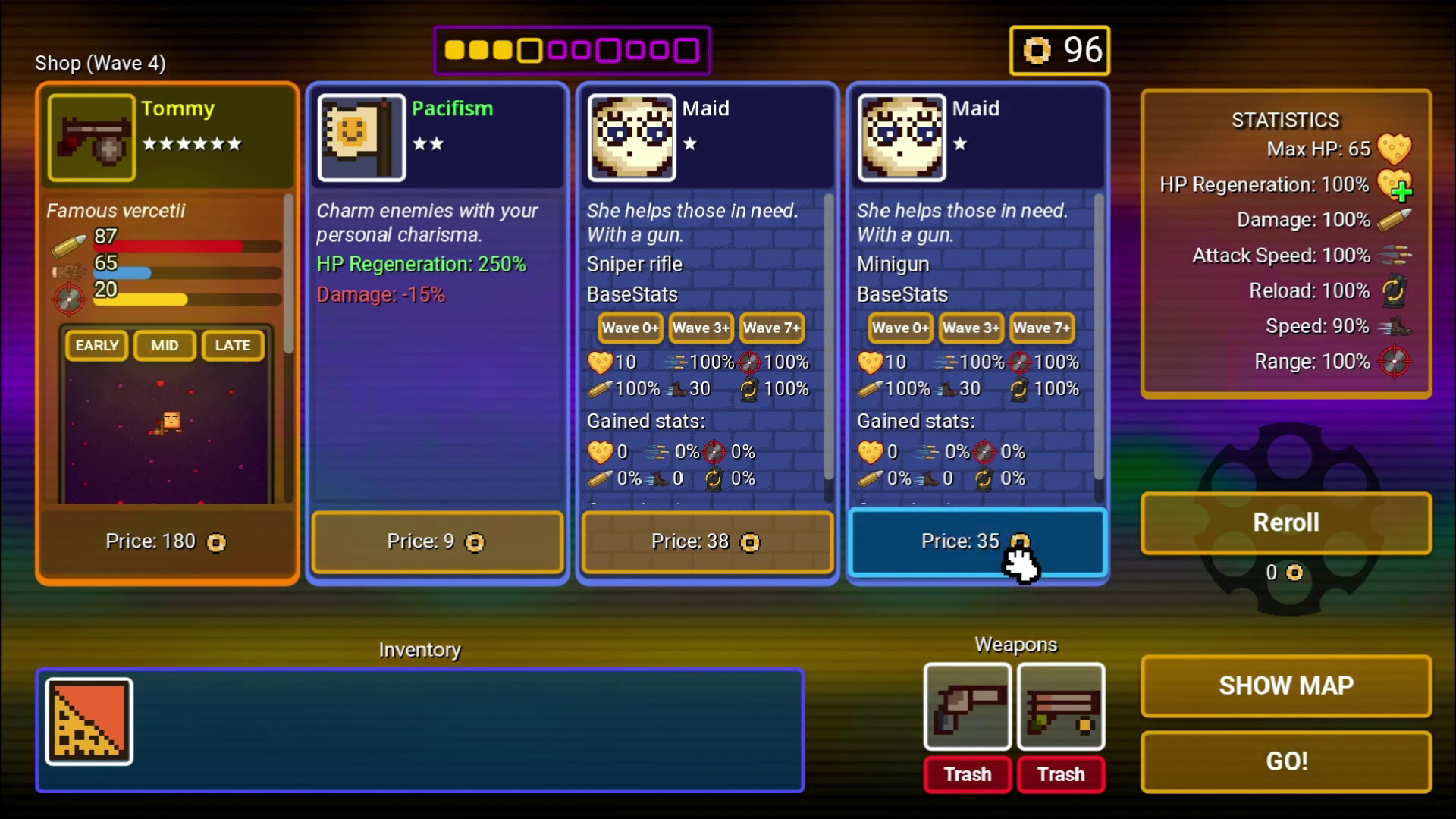Screen dimensions: 1456x819
Task: Select the Wave 7+ tab on the Minigun Maid
Action: click(x=1042, y=328)
